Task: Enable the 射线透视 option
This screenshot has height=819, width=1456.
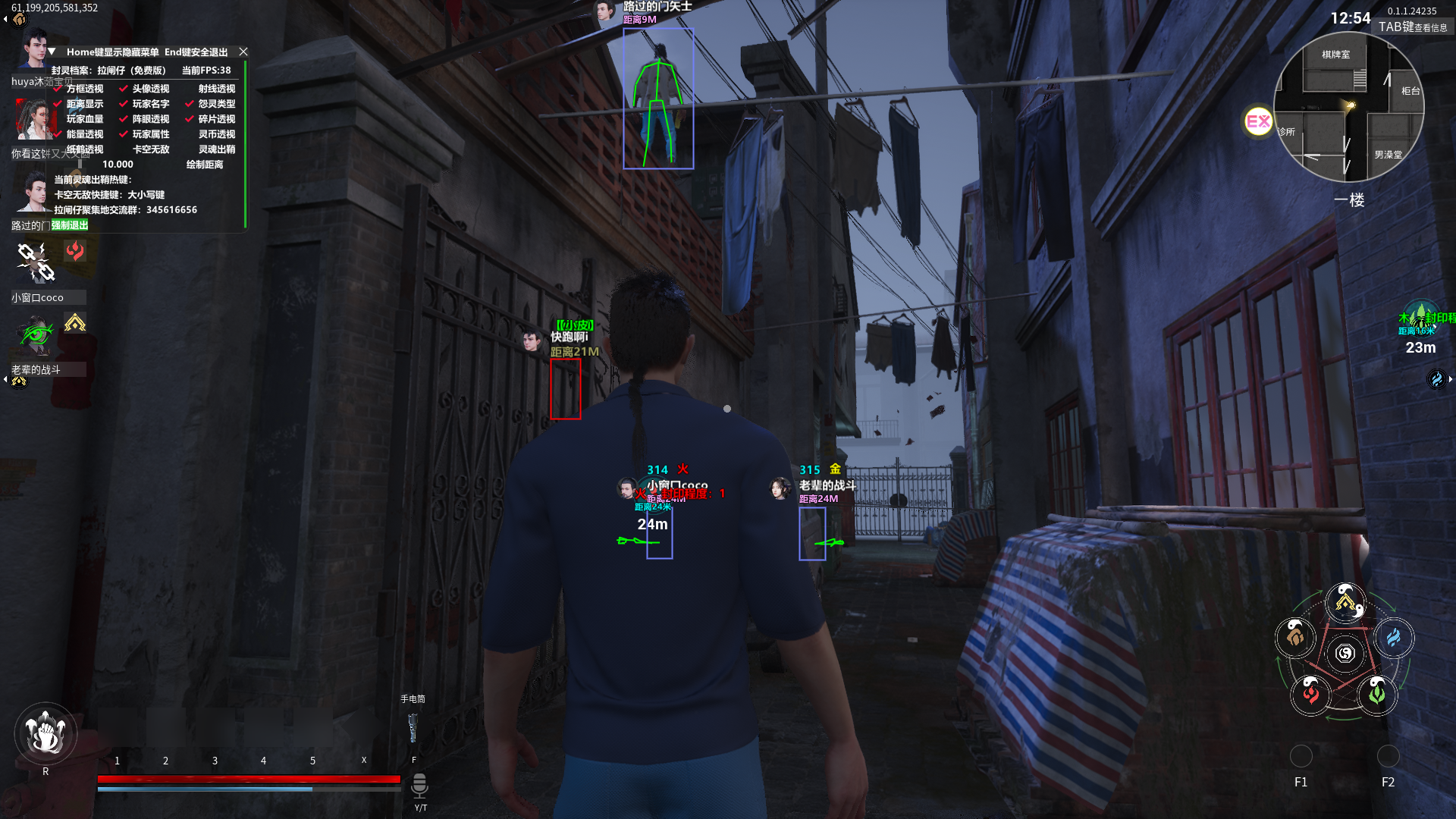Action: coord(216,89)
